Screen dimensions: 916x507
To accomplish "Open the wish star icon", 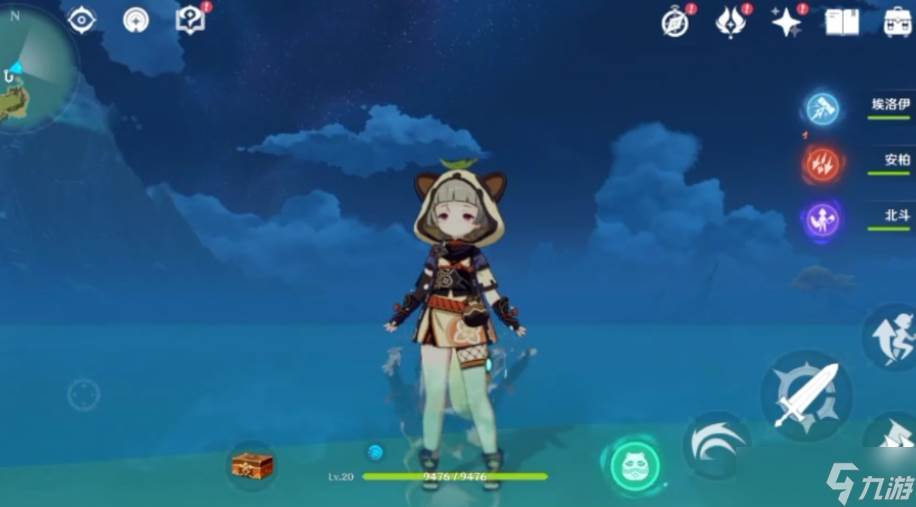I will click(x=786, y=21).
